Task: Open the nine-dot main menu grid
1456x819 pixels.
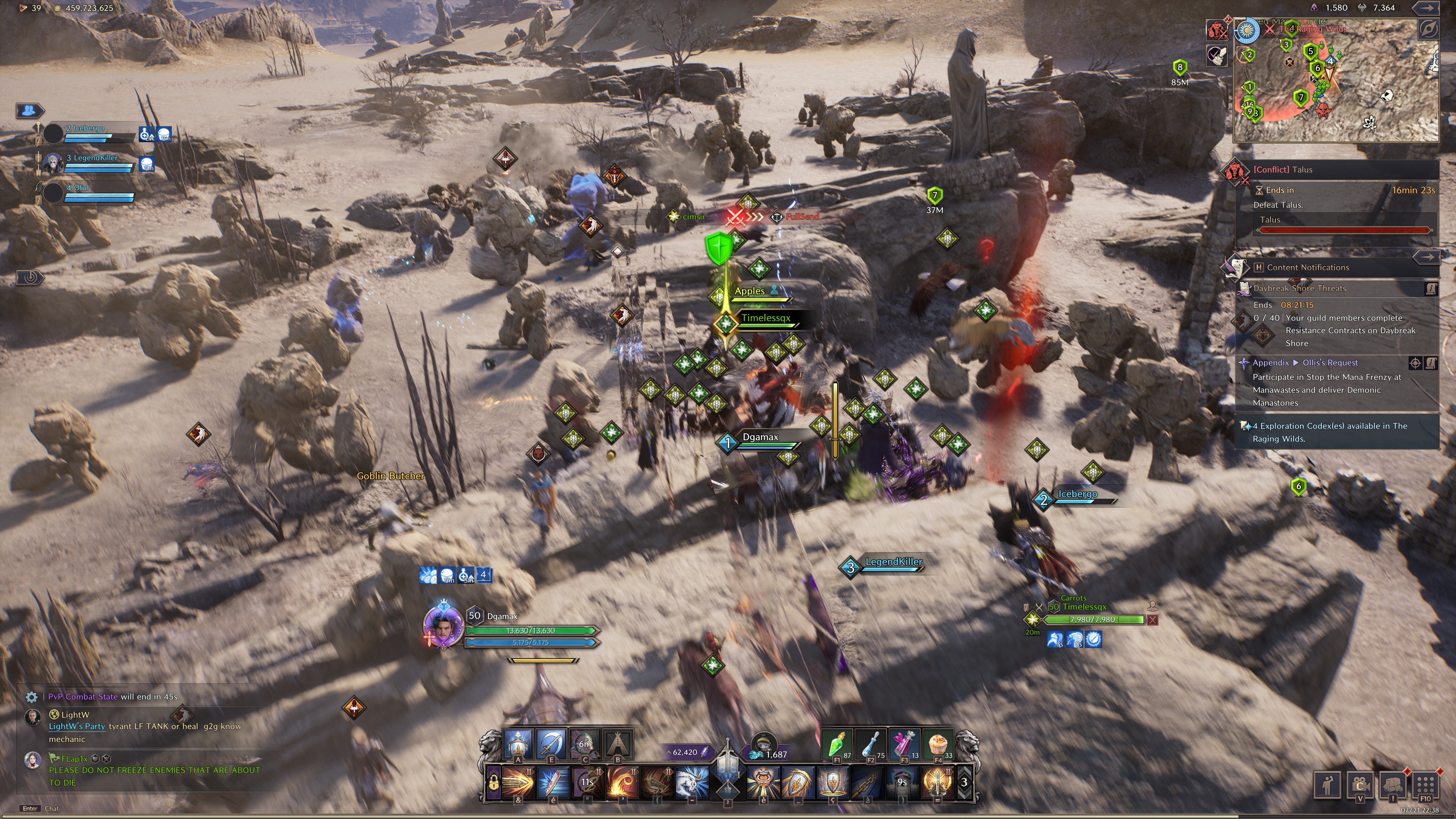Action: pyautogui.click(x=1425, y=784)
